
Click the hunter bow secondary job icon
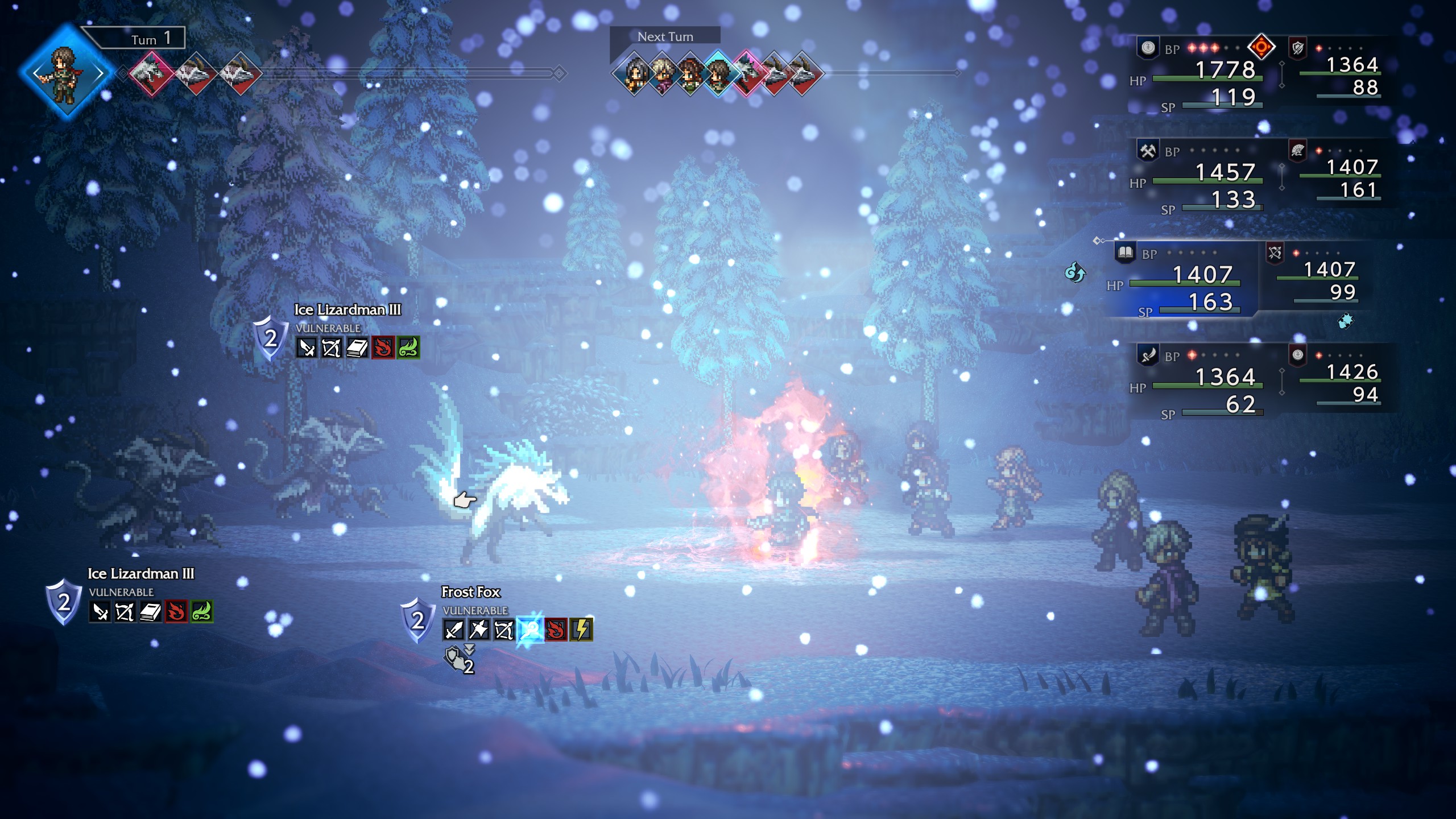coord(1275,253)
